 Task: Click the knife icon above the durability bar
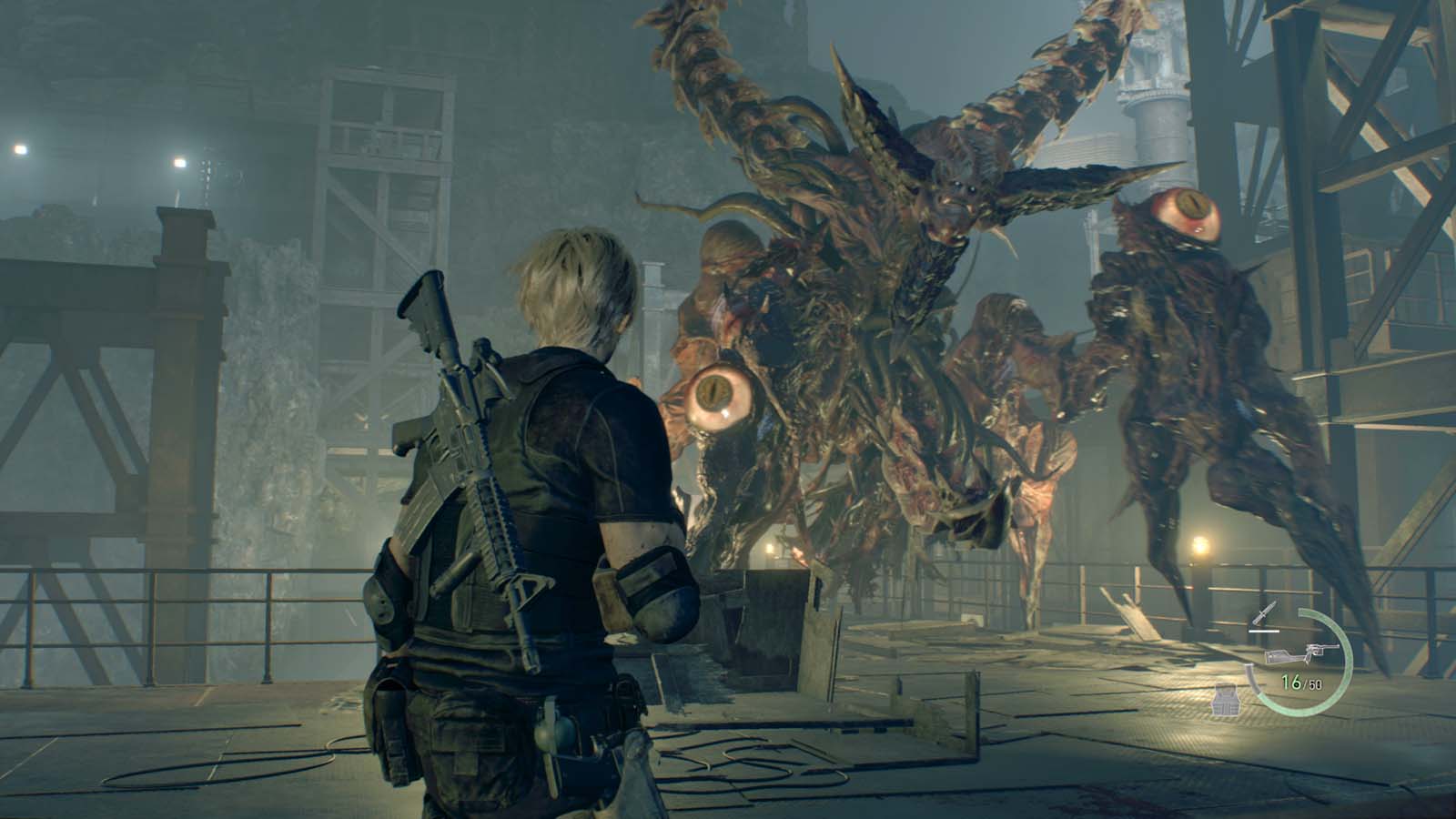tap(1263, 612)
